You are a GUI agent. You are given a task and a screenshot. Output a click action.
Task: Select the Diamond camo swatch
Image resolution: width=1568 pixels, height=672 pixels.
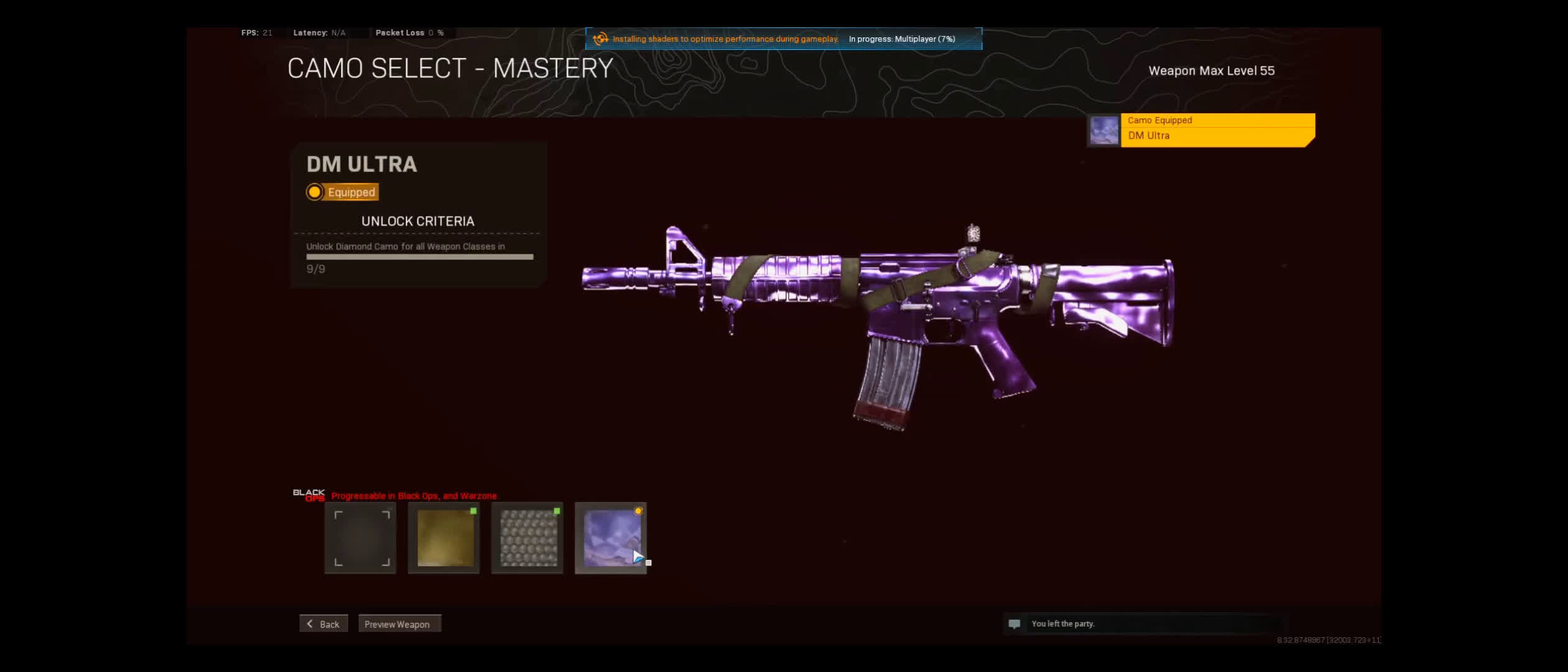[x=528, y=538]
